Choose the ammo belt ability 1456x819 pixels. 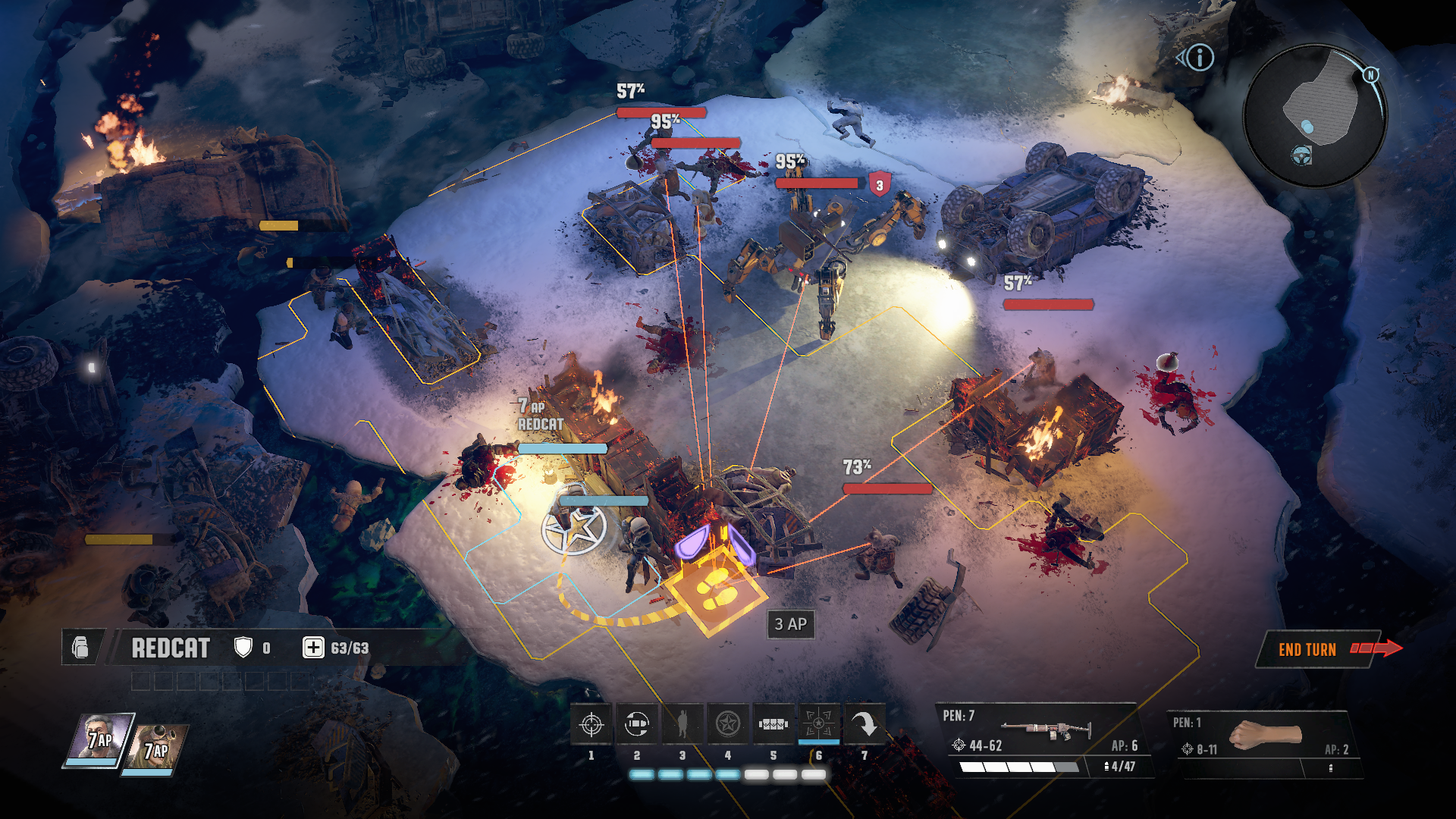[773, 725]
